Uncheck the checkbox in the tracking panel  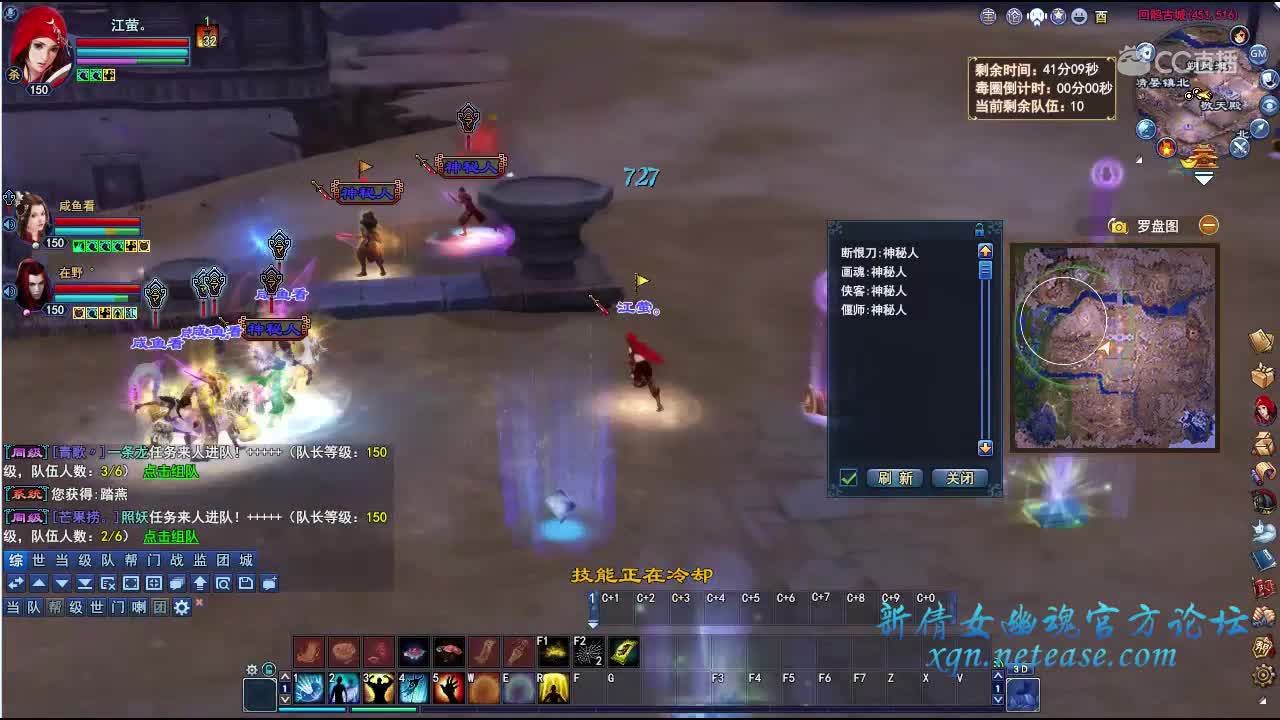coord(847,478)
